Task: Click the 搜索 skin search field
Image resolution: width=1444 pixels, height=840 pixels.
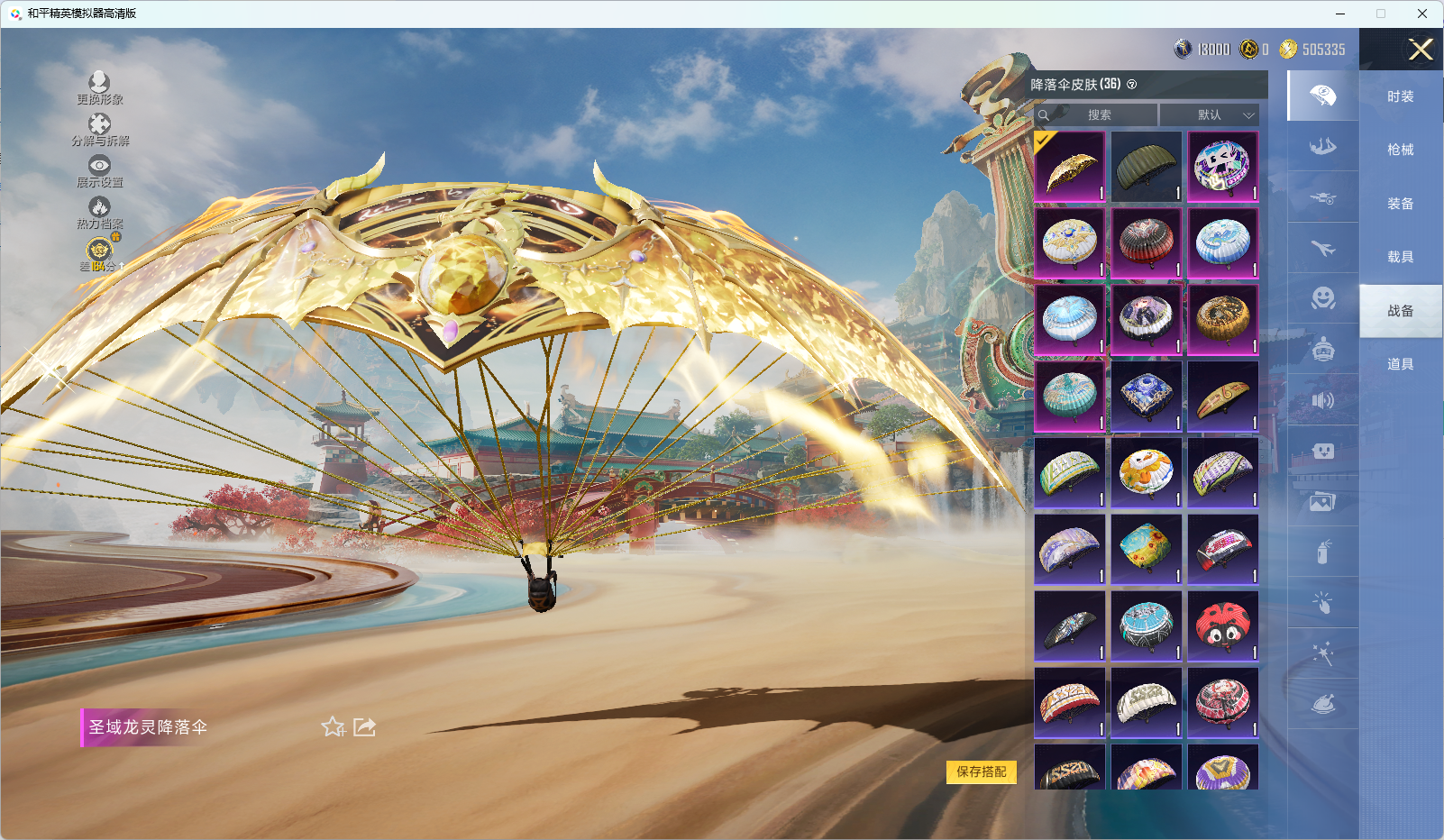Action: (1098, 114)
